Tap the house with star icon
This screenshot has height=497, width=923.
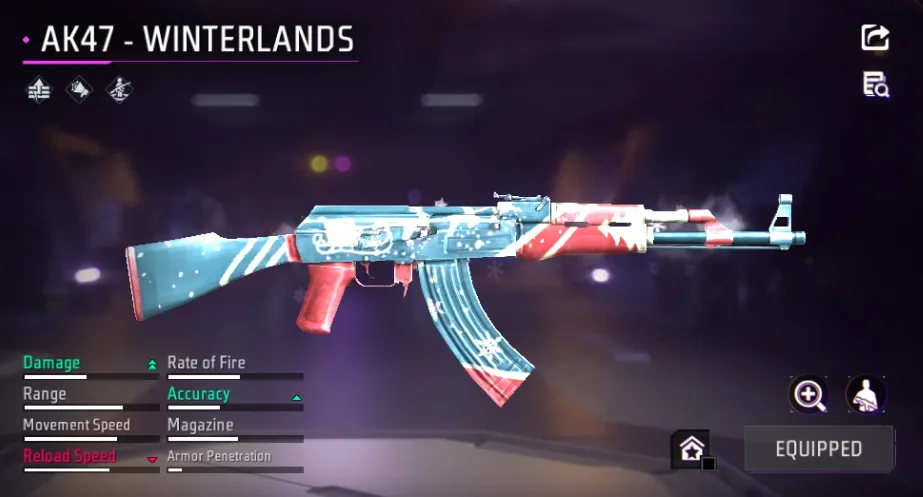[x=690, y=449]
